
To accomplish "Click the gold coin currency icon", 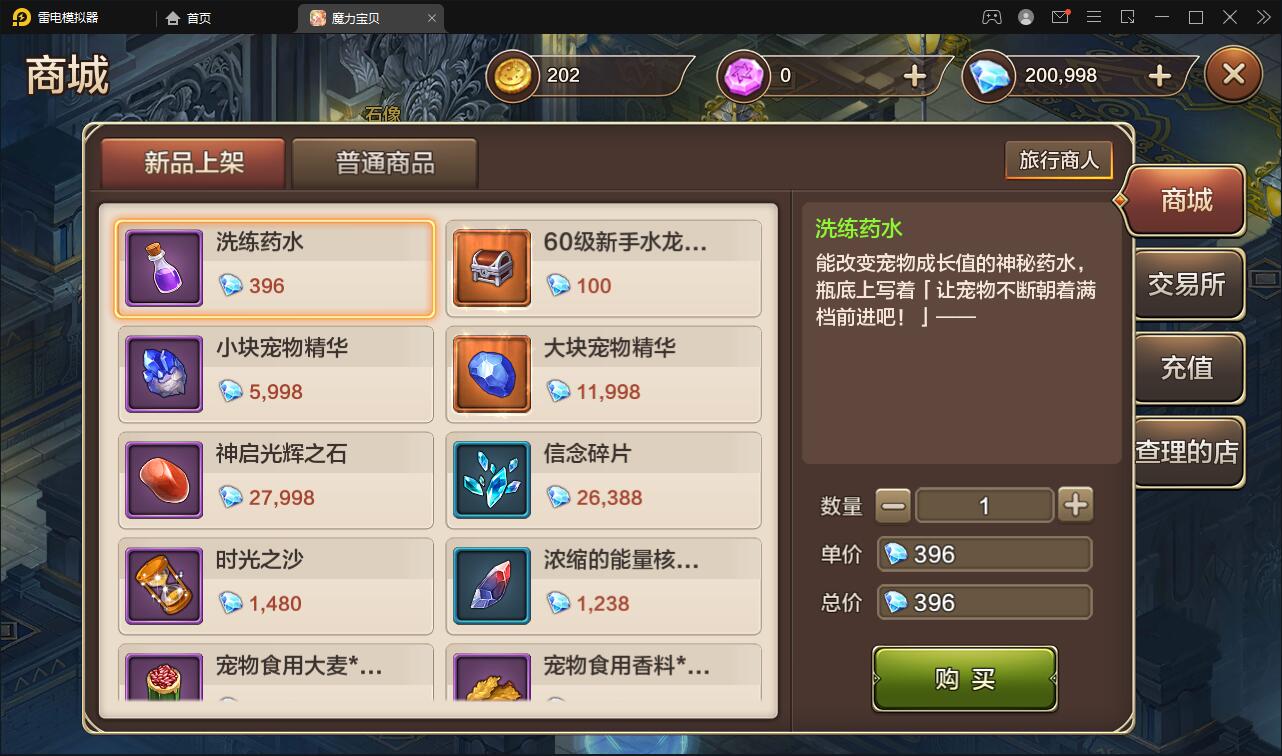I will (512, 75).
